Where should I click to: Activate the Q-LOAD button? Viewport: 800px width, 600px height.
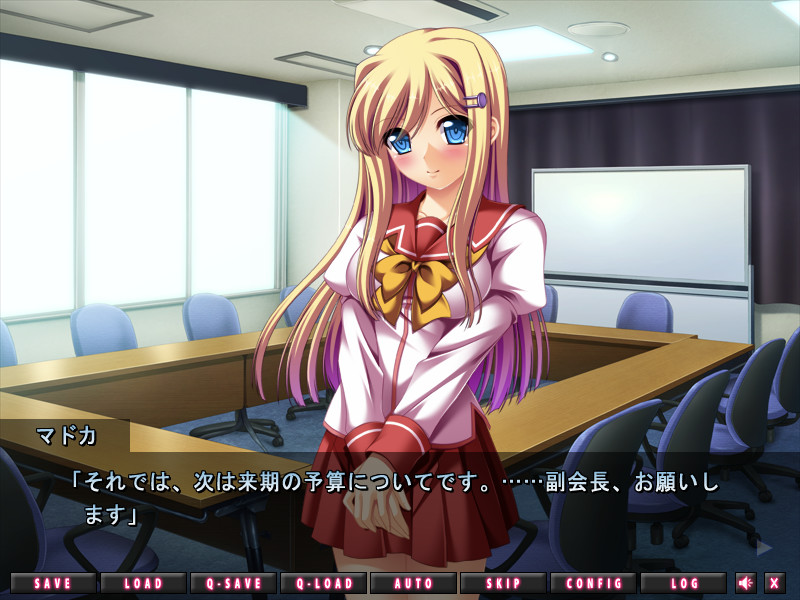coord(324,583)
